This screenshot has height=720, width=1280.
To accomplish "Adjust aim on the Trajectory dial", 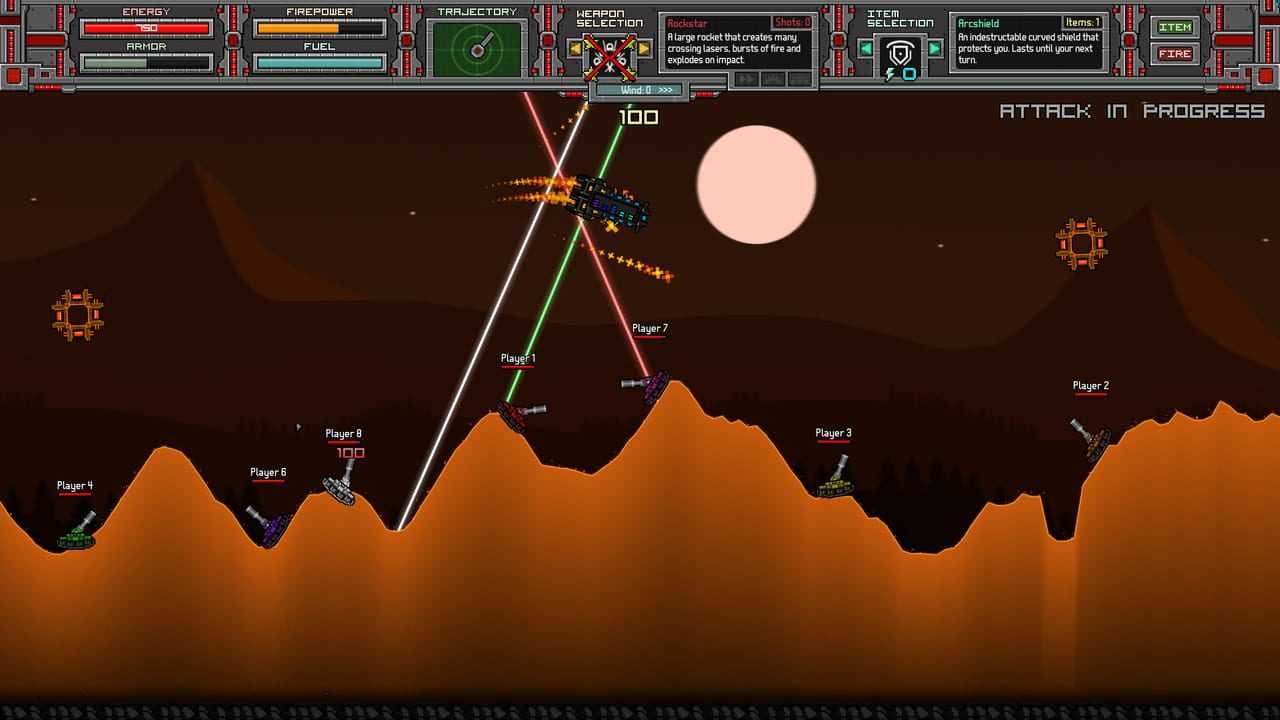I will point(477,48).
